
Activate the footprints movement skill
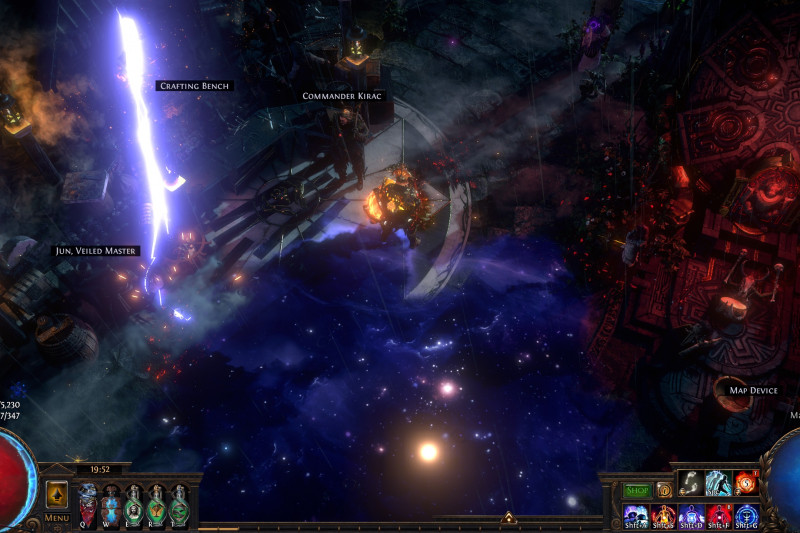click(x=691, y=484)
